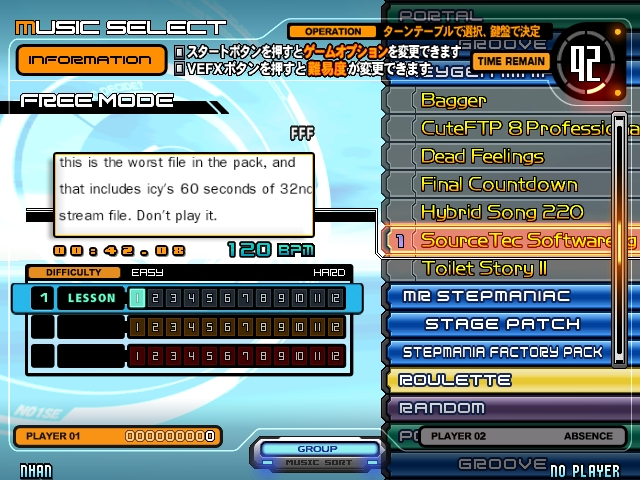The image size is (640, 480).
Task: Select the highlighted SourceTec Software song
Action: pos(515,240)
